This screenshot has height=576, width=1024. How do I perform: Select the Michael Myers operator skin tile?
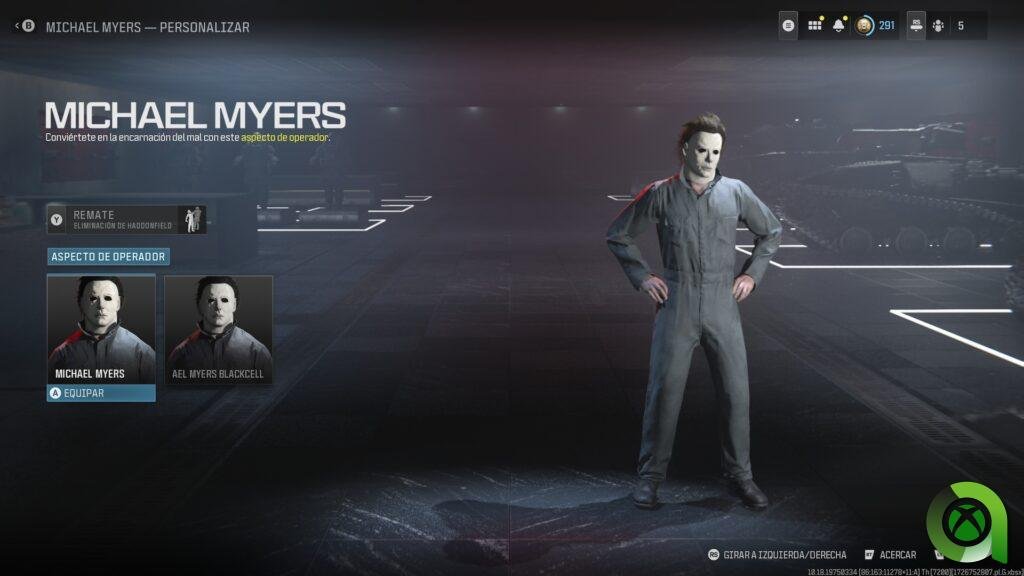click(x=101, y=329)
